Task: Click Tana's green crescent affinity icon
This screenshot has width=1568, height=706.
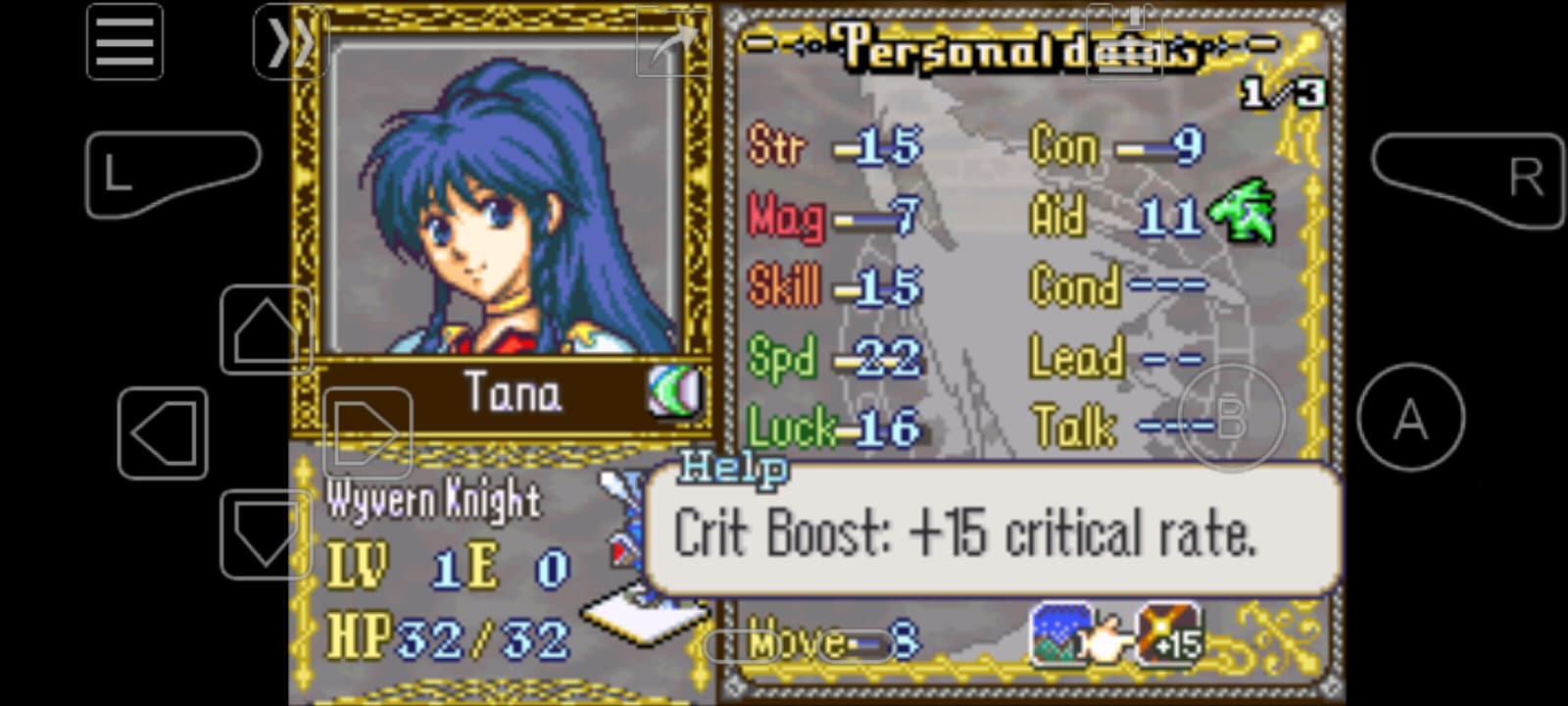Action: (x=675, y=391)
